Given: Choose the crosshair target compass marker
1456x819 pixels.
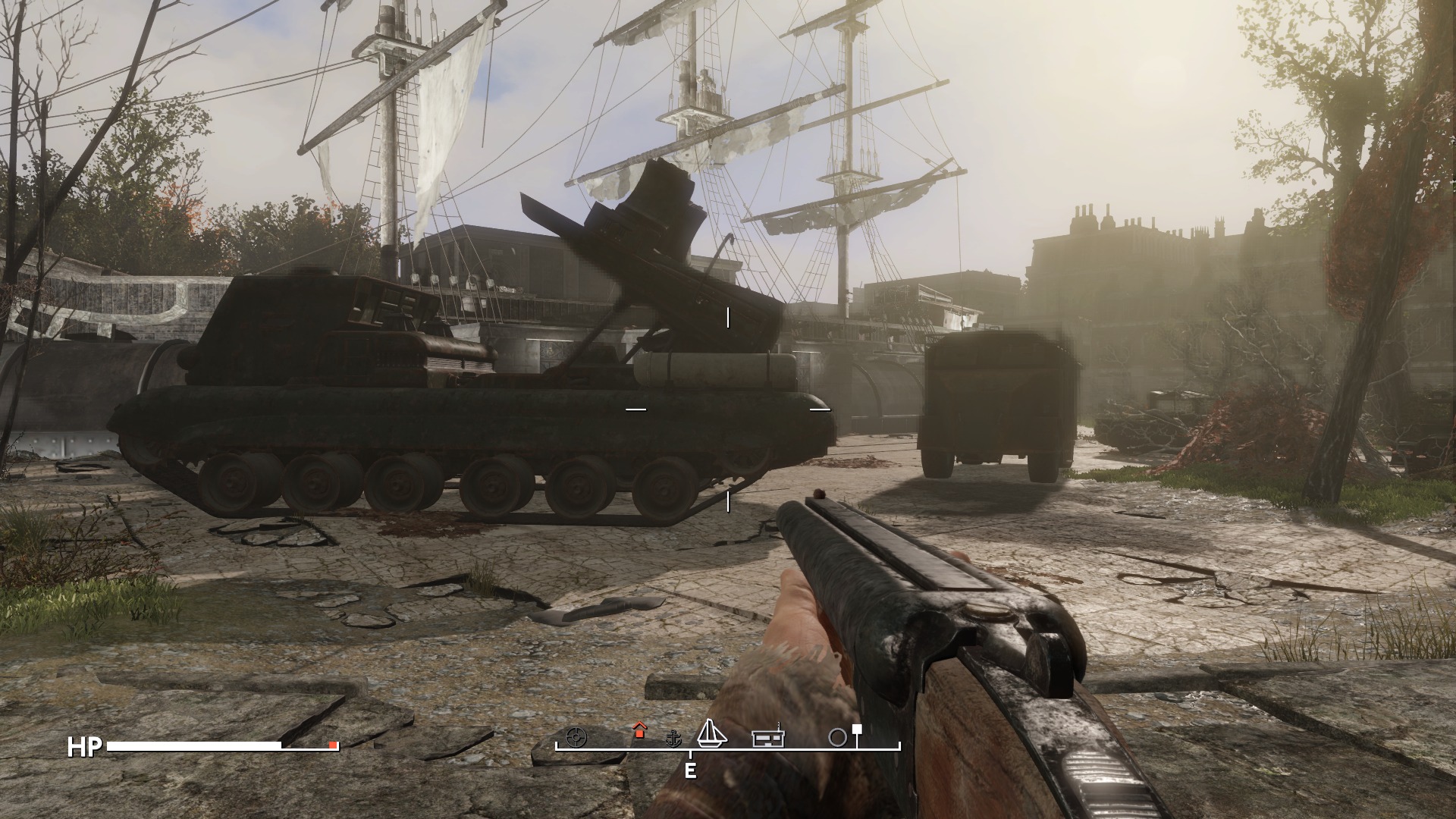Looking at the screenshot, I should point(577,737).
